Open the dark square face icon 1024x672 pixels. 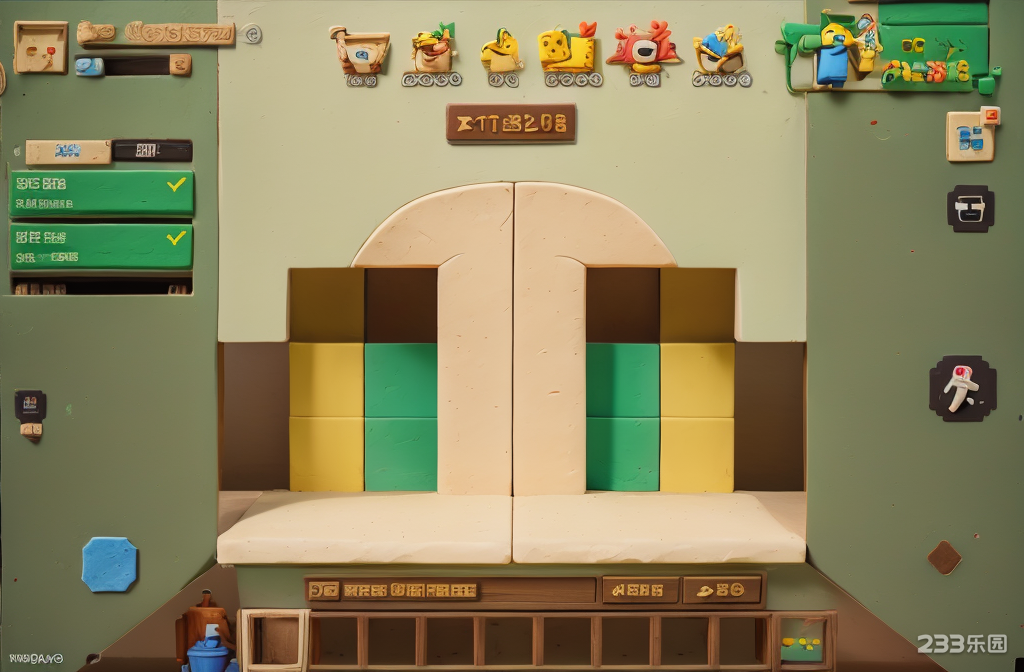tap(970, 209)
